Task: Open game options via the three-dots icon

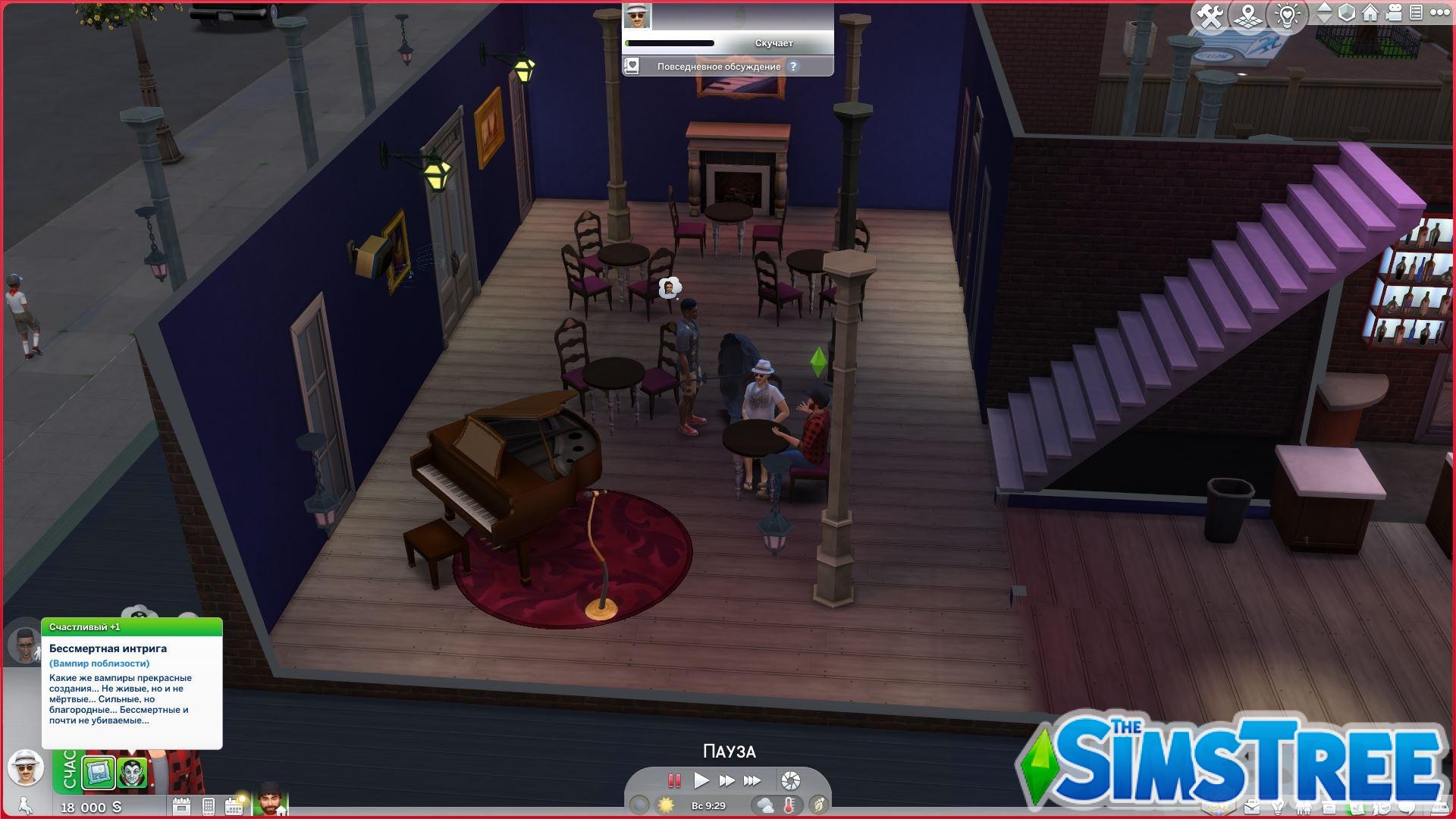Action: coord(1440,11)
